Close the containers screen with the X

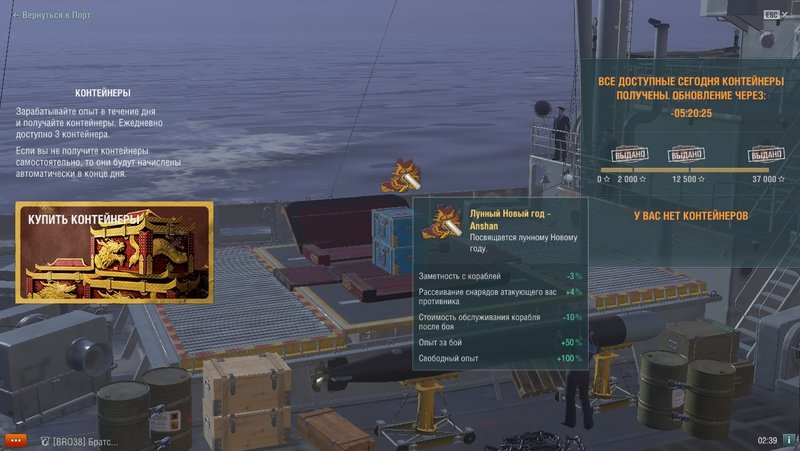787,14
